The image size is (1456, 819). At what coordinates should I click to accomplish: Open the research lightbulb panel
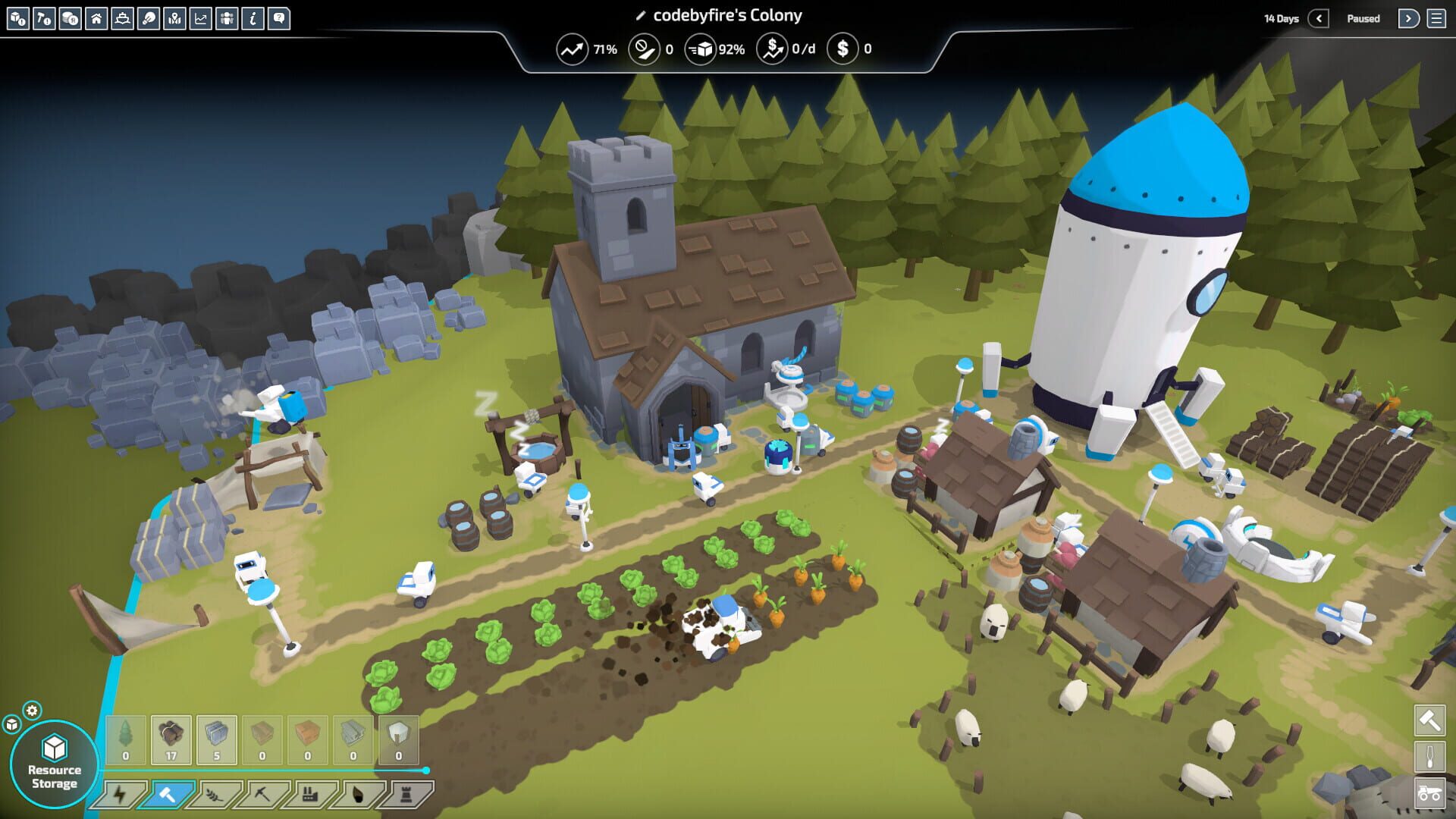146,17
